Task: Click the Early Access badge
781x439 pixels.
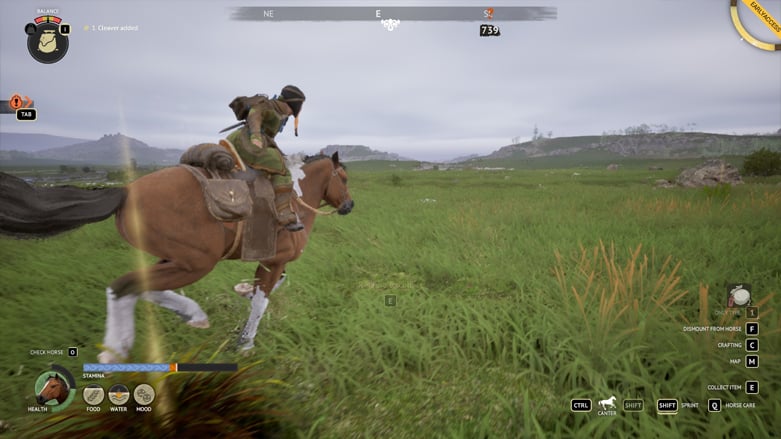Action: pos(762,22)
